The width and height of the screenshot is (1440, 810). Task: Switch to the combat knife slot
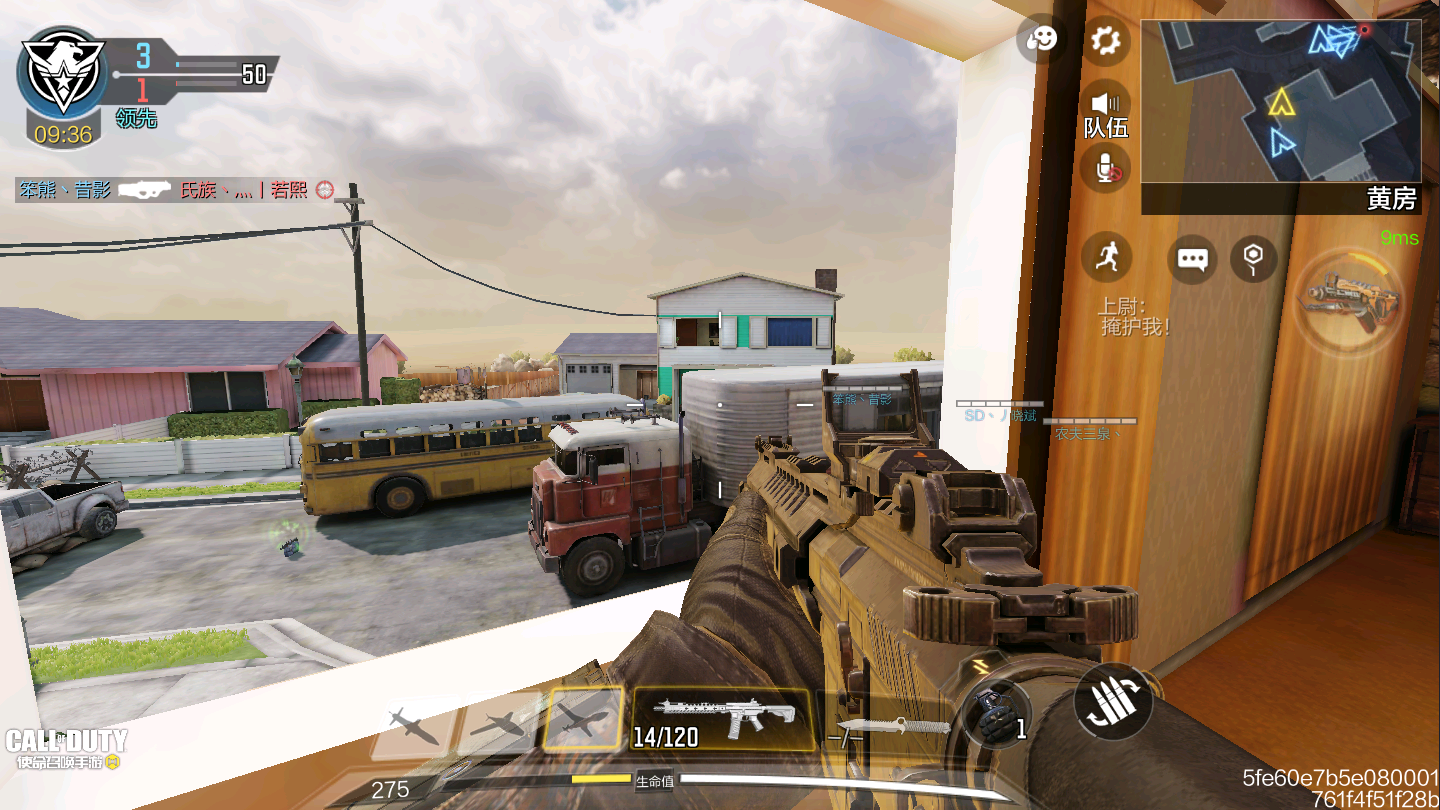pos(890,725)
